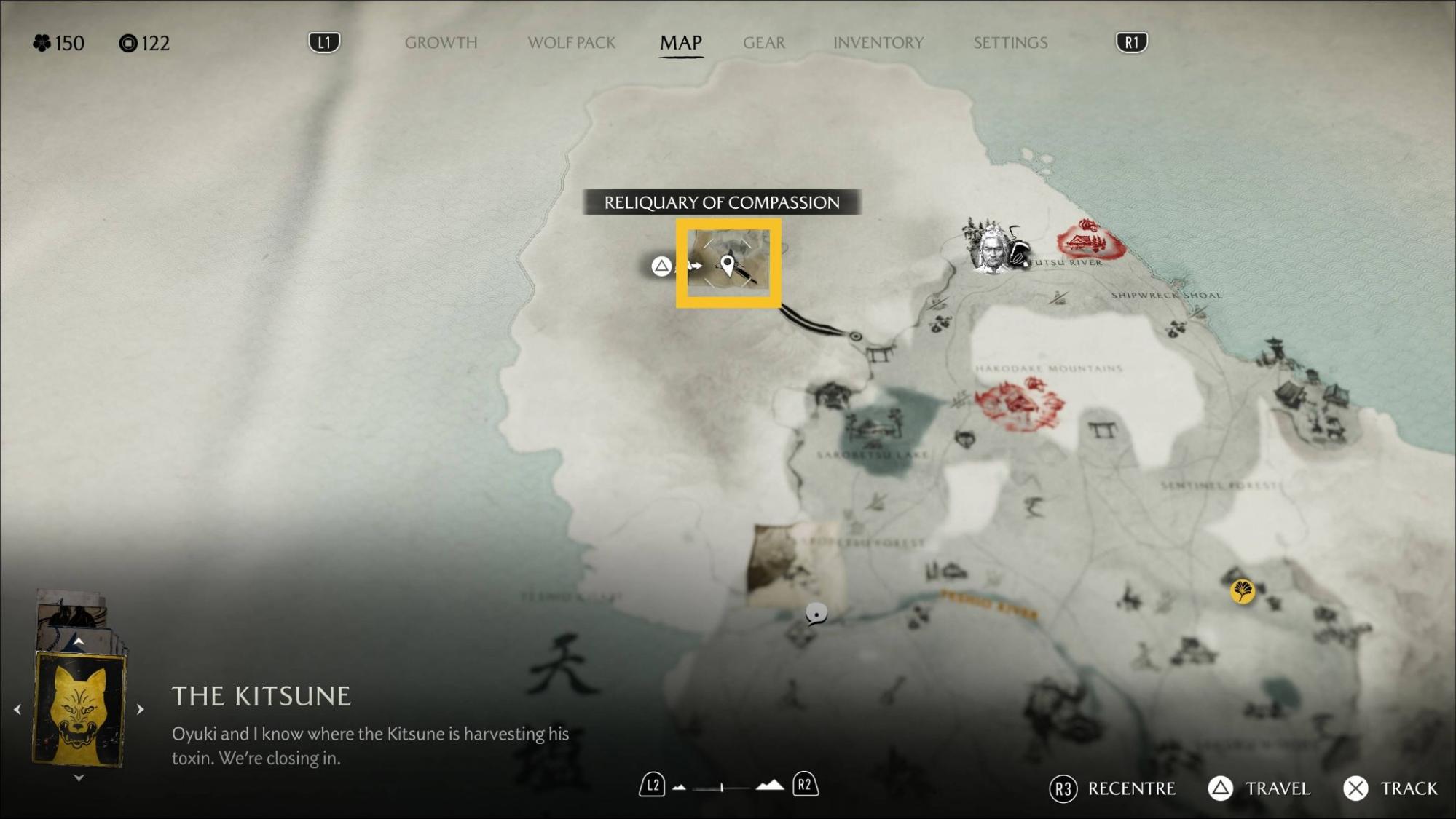Image resolution: width=1456 pixels, height=819 pixels.
Task: Select the Map tab
Action: [680, 43]
